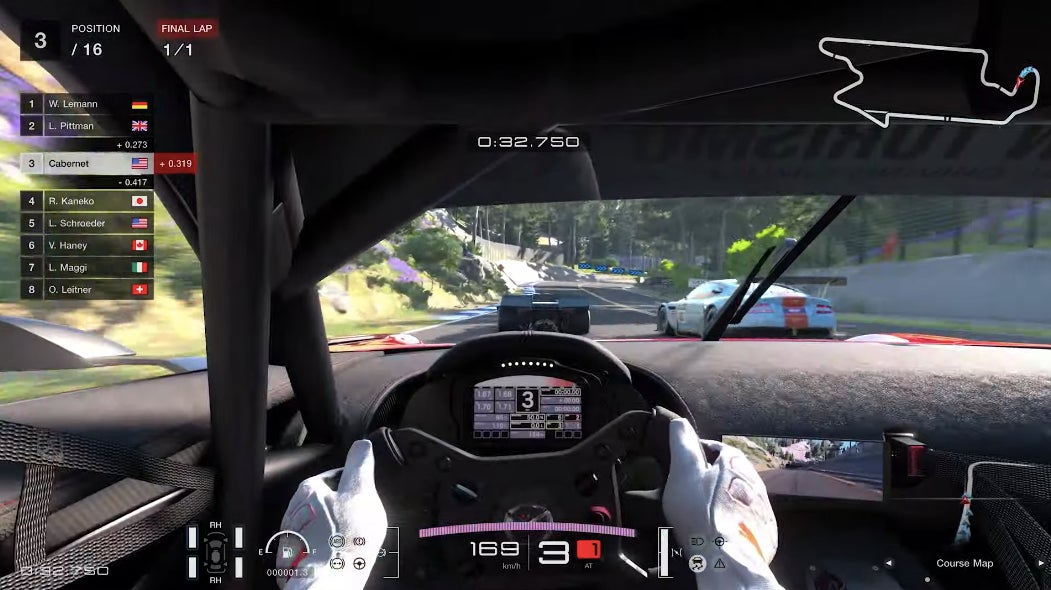Select the highlighted Cabernet standings row
The width and height of the screenshot is (1051, 590).
coord(87,163)
